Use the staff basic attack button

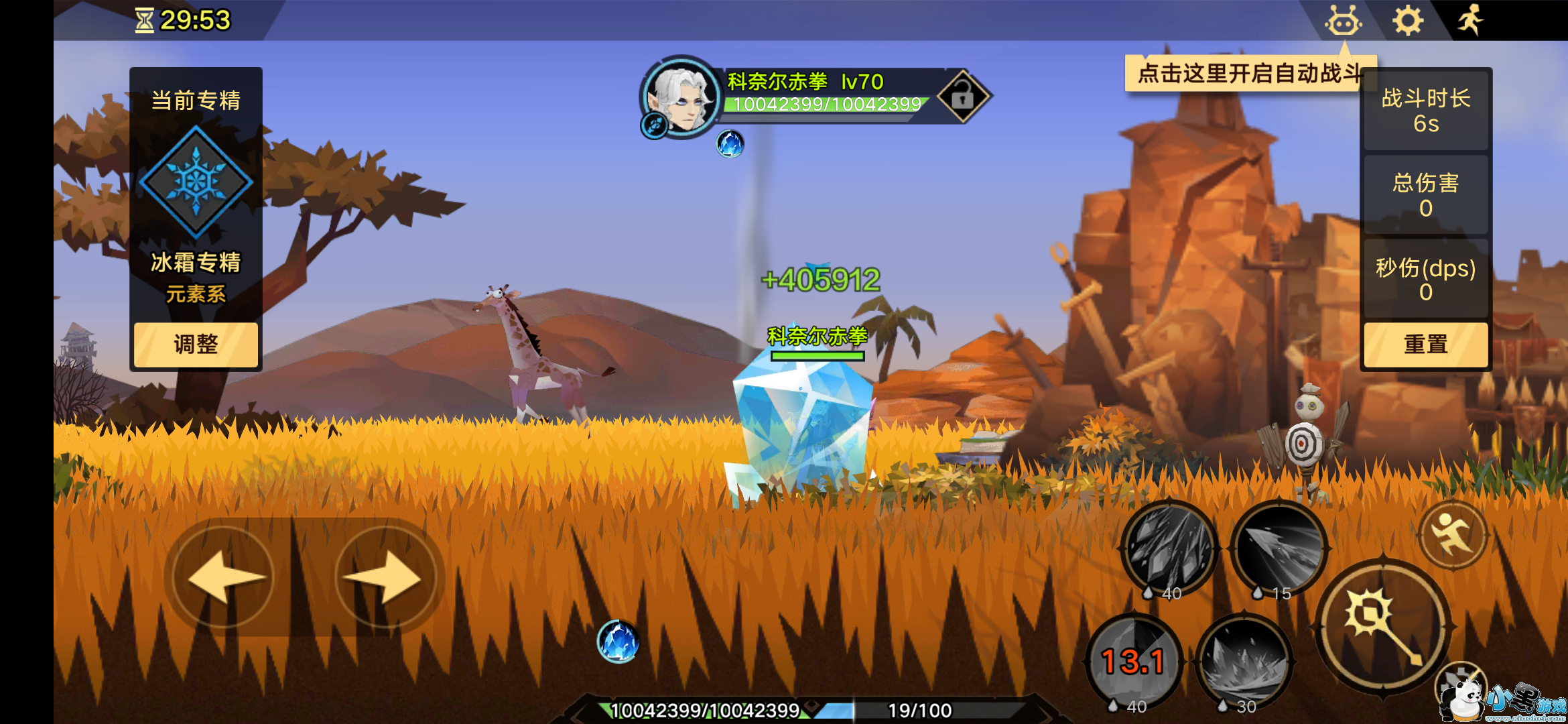click(x=1383, y=628)
